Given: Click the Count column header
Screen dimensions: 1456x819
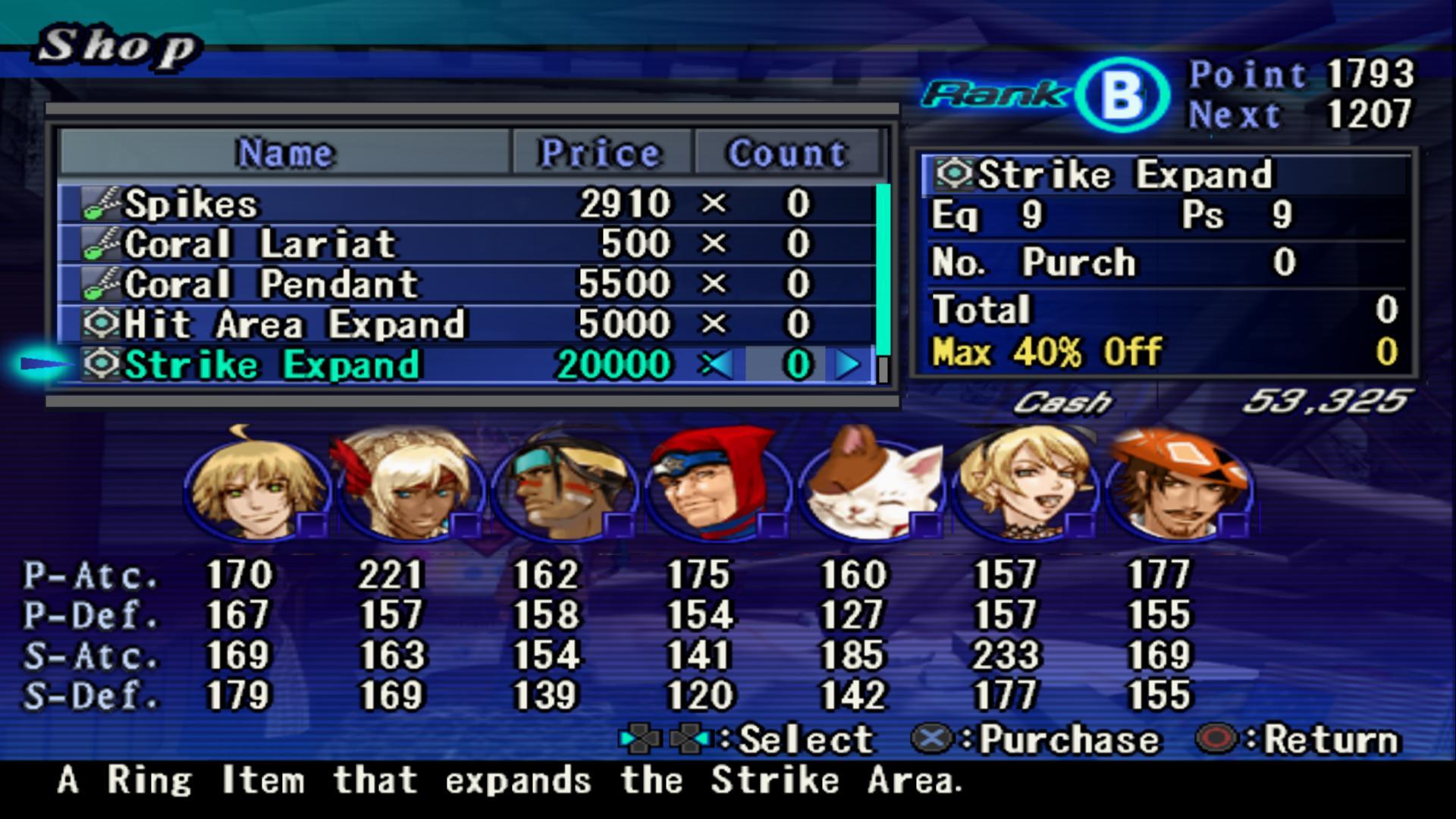Looking at the screenshot, I should coord(787,153).
